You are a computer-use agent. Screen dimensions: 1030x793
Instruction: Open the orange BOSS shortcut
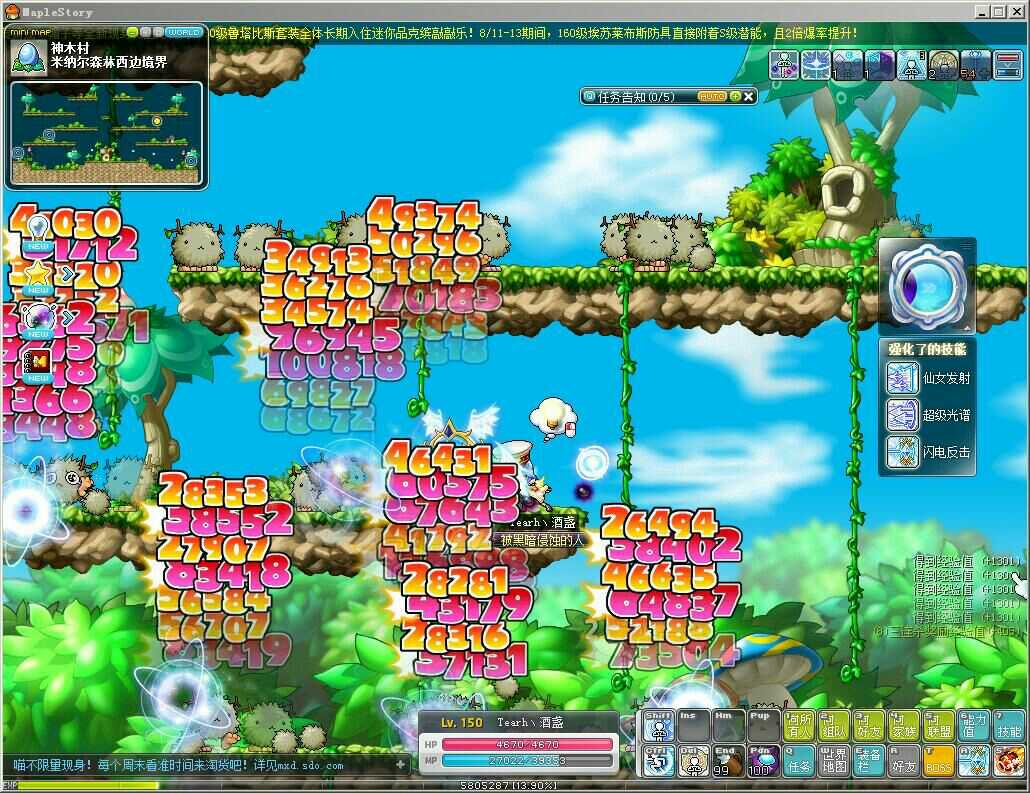pos(938,761)
